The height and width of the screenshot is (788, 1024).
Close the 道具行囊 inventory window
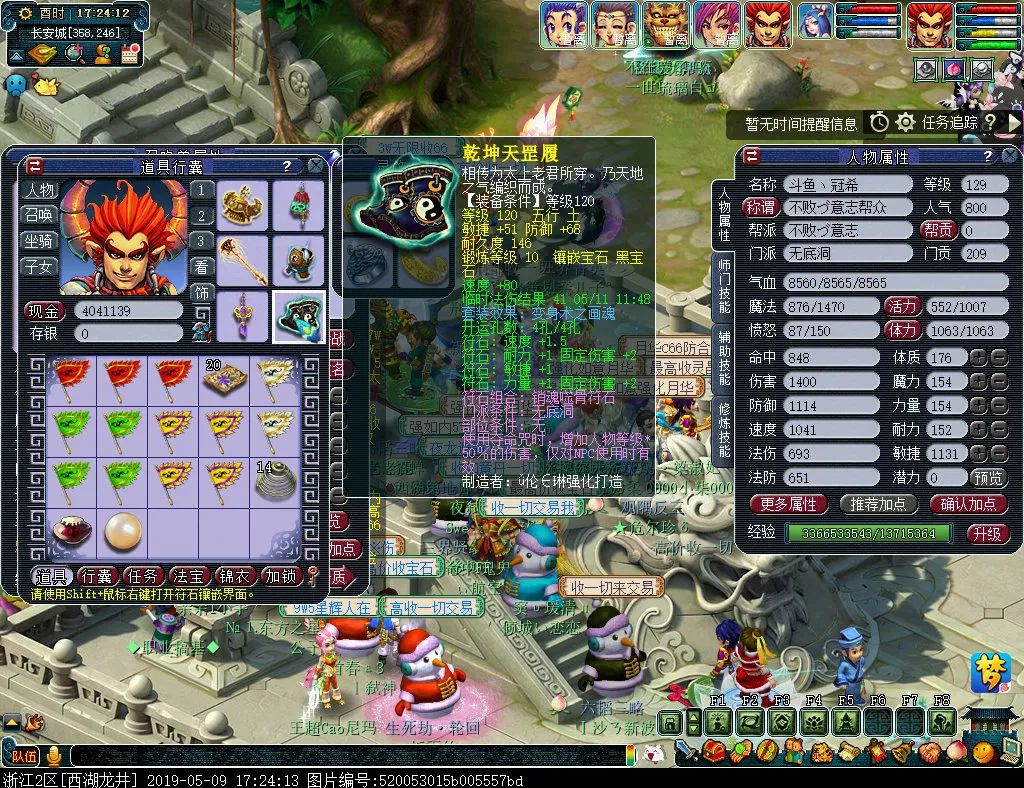[316, 166]
